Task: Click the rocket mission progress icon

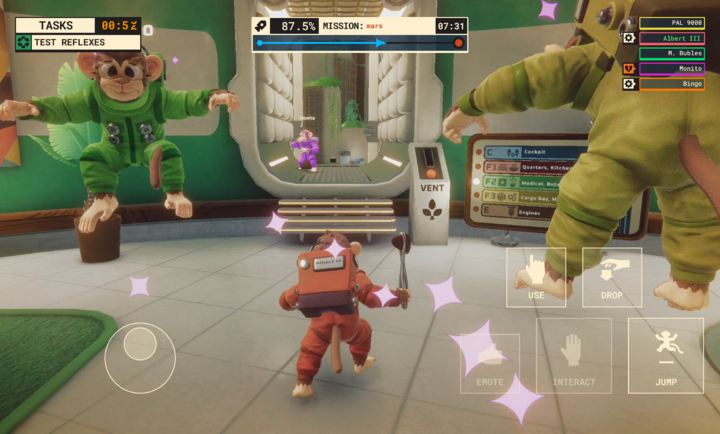Action: coord(262,26)
